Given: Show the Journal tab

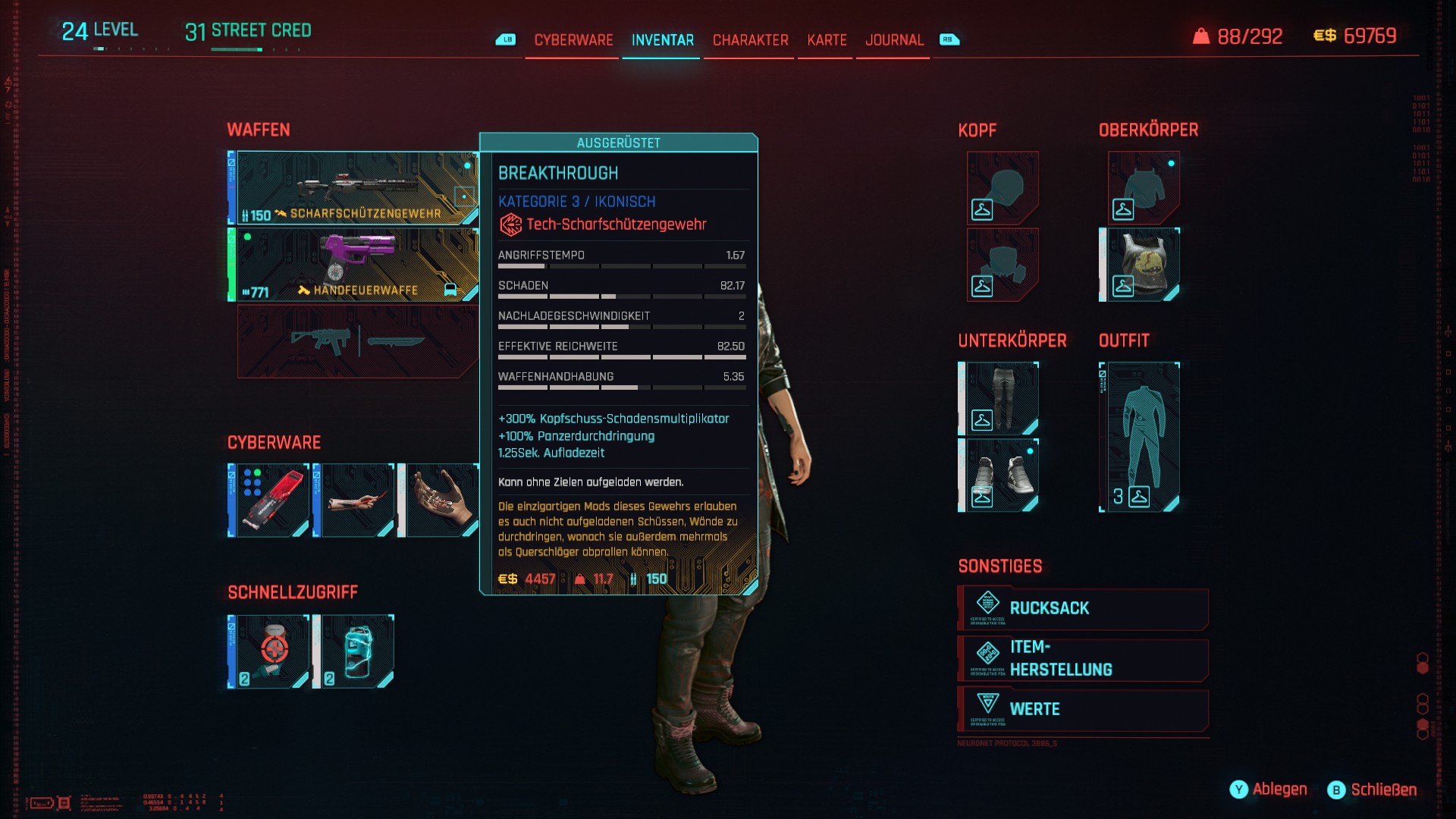Looking at the screenshot, I should tap(894, 40).
